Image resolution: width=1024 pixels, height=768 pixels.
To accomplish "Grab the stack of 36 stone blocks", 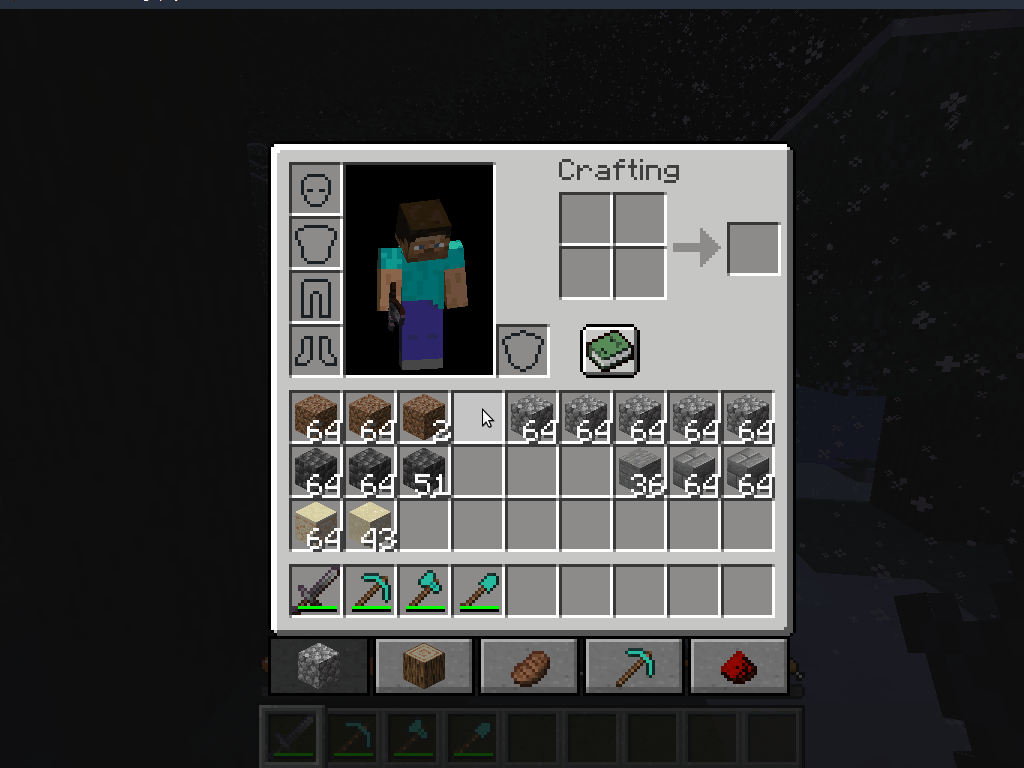I will pos(640,472).
